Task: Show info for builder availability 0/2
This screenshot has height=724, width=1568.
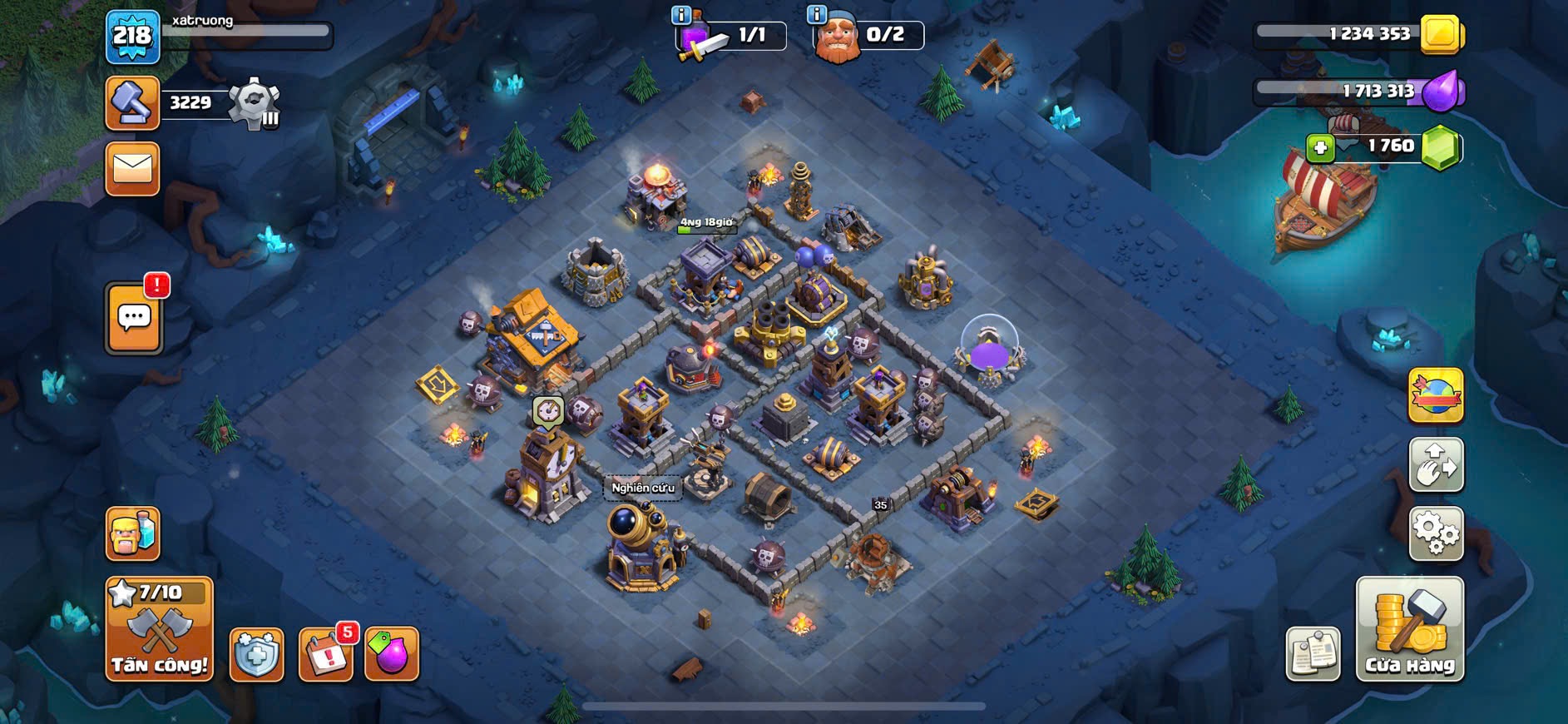Action: [x=817, y=14]
